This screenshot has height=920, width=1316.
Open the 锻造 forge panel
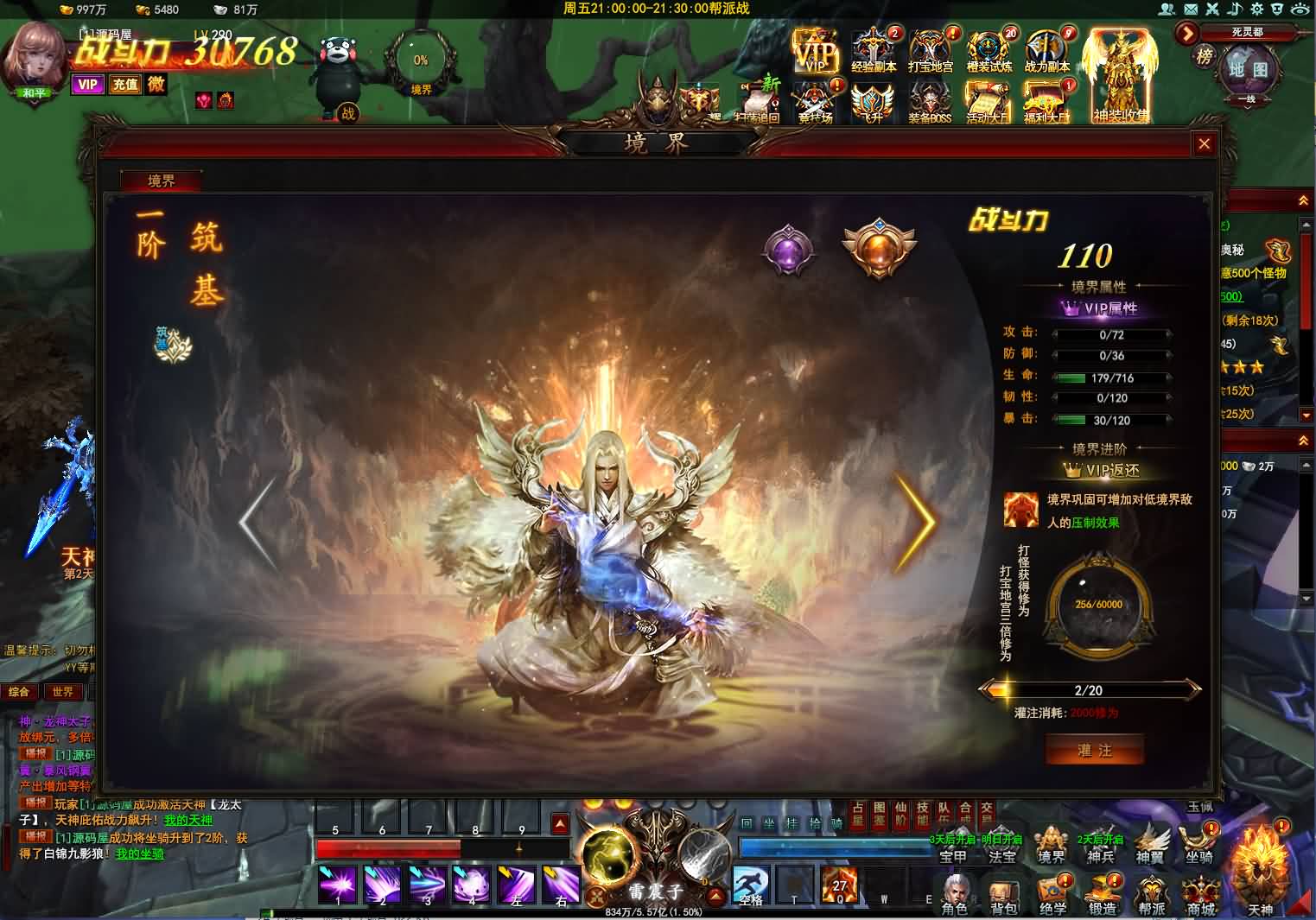click(x=1103, y=894)
